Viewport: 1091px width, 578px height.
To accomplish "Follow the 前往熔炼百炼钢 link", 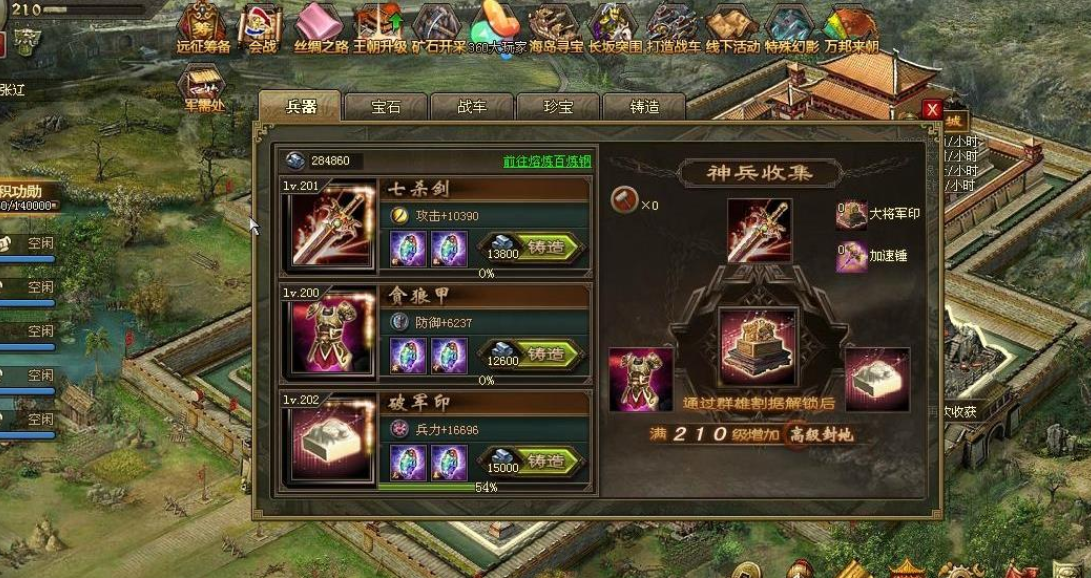I will tap(546, 161).
